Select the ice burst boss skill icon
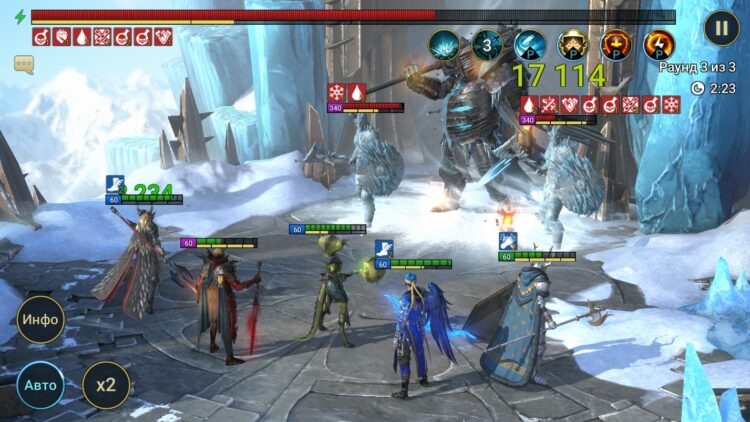This screenshot has width=750, height=422. click(444, 45)
